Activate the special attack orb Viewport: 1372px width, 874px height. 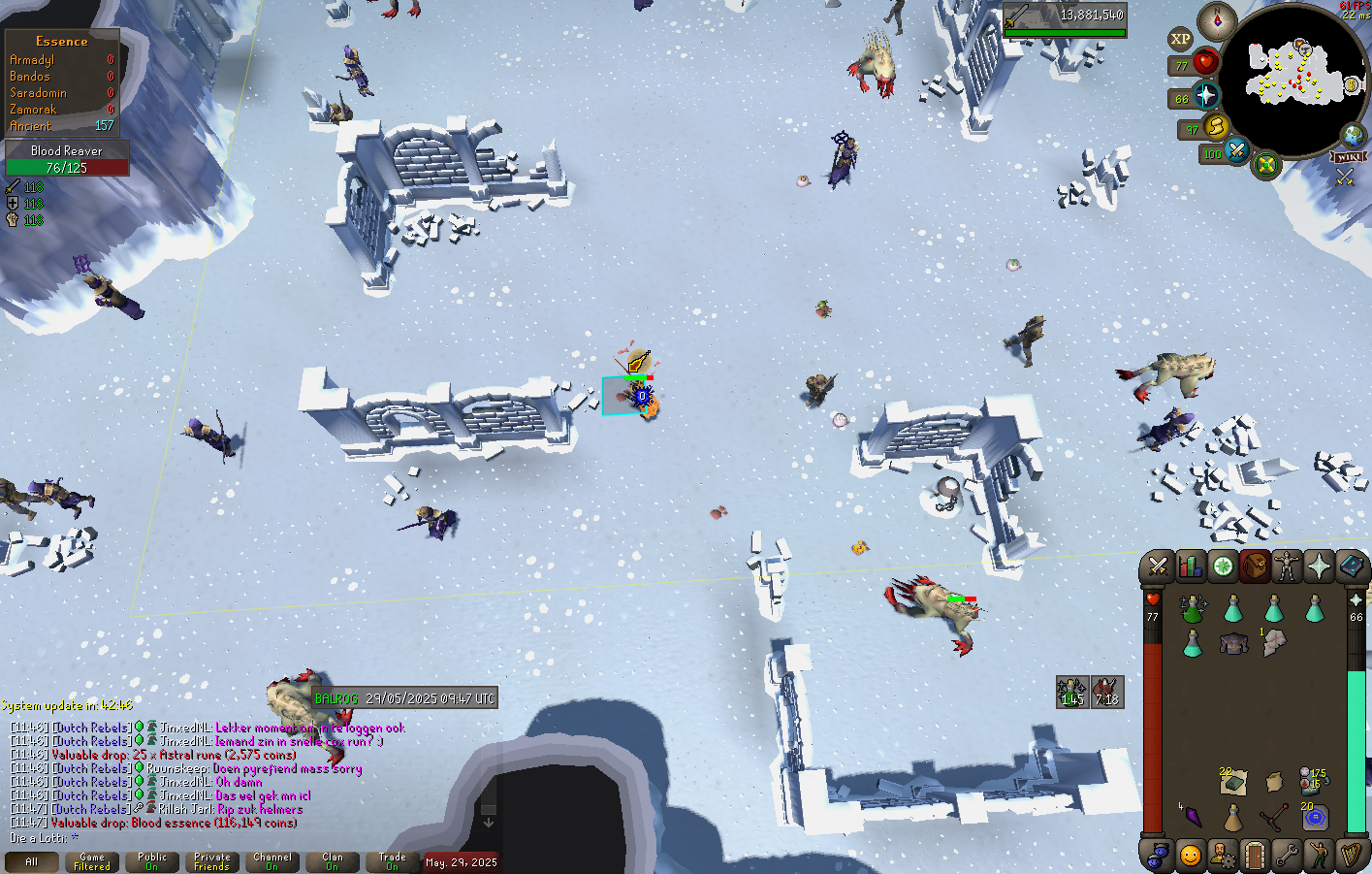tap(1236, 151)
